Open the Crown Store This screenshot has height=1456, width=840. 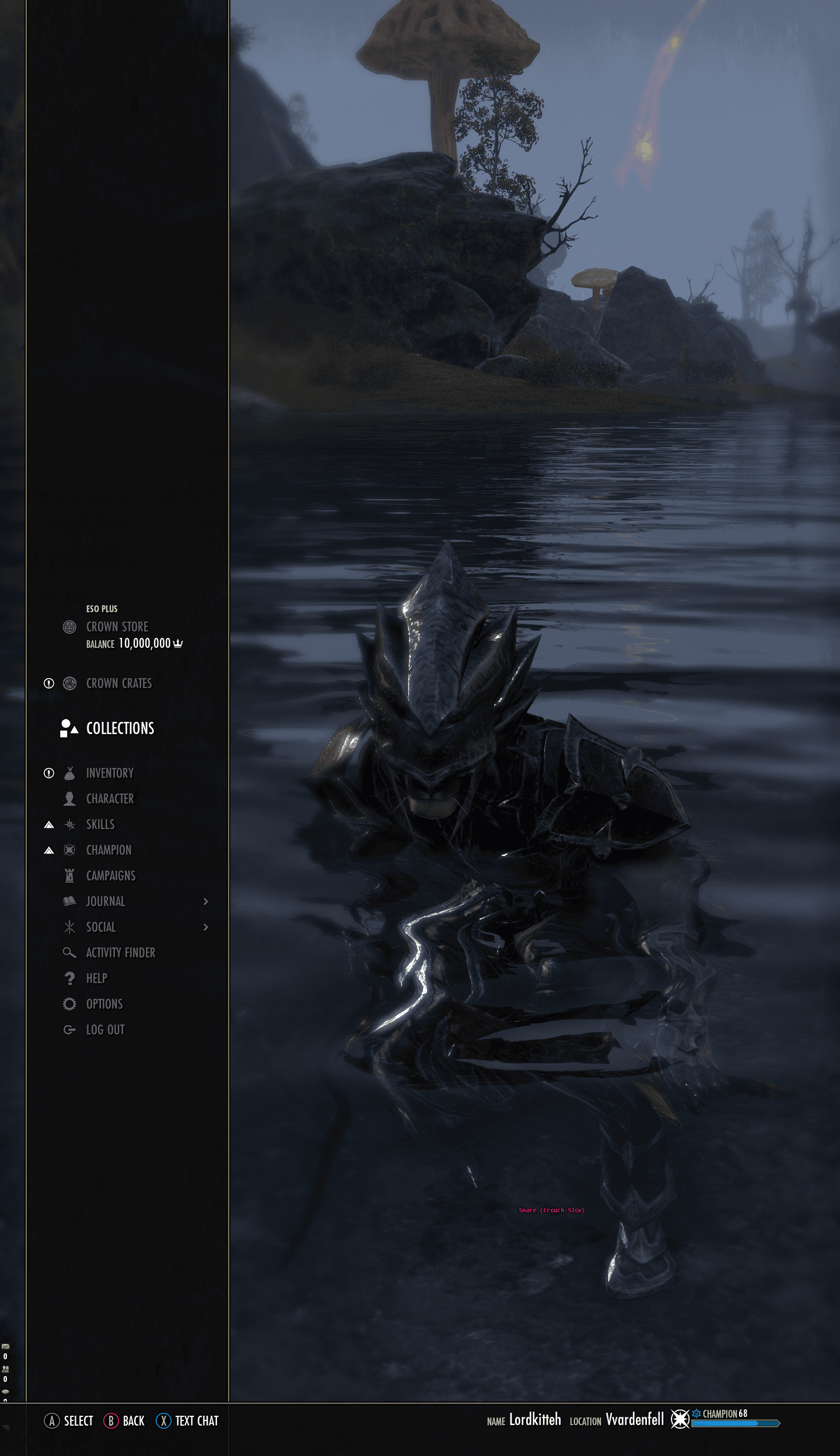tap(117, 627)
